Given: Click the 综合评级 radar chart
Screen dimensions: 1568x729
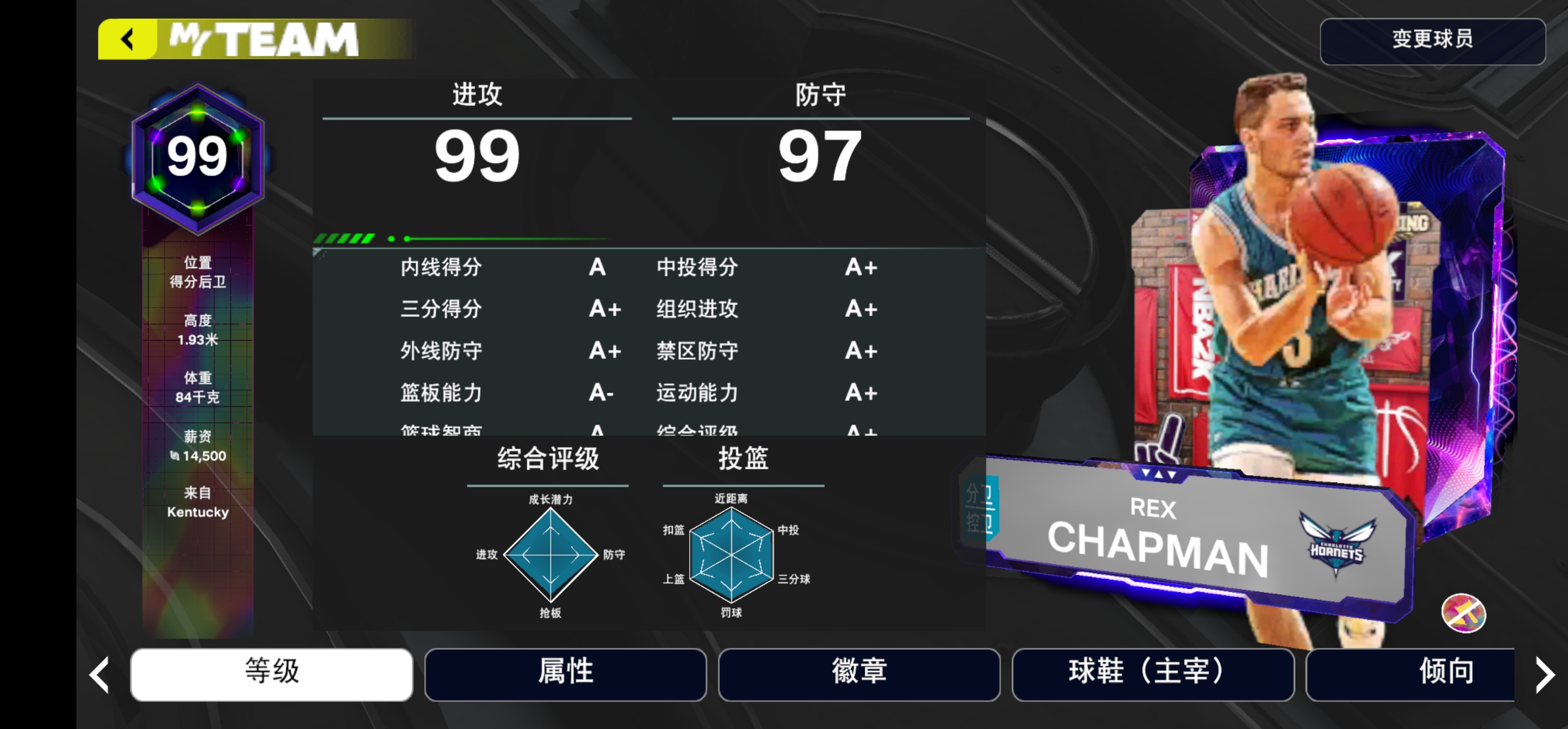Looking at the screenshot, I should [549, 556].
